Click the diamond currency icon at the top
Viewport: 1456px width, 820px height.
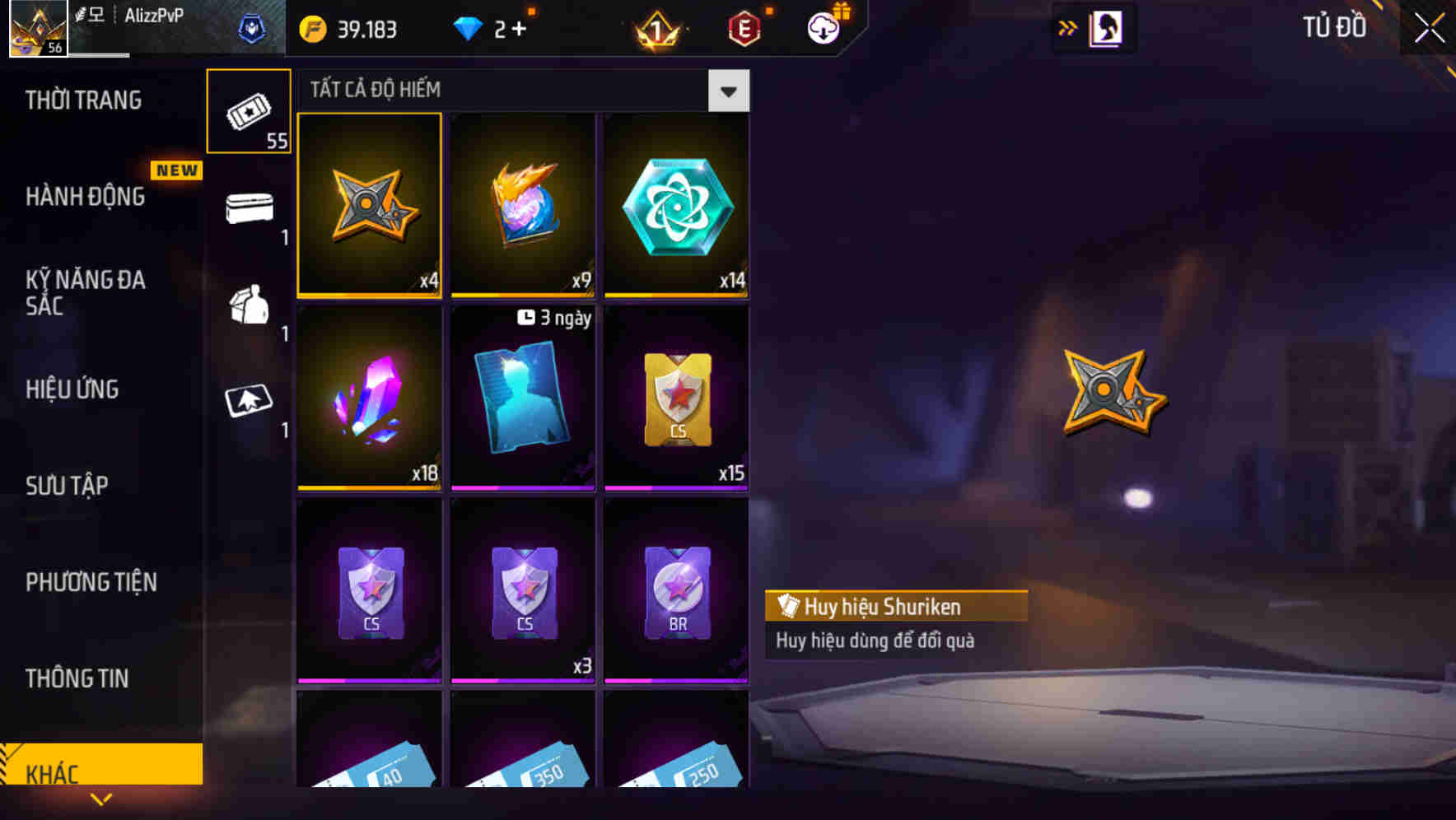coord(469,27)
